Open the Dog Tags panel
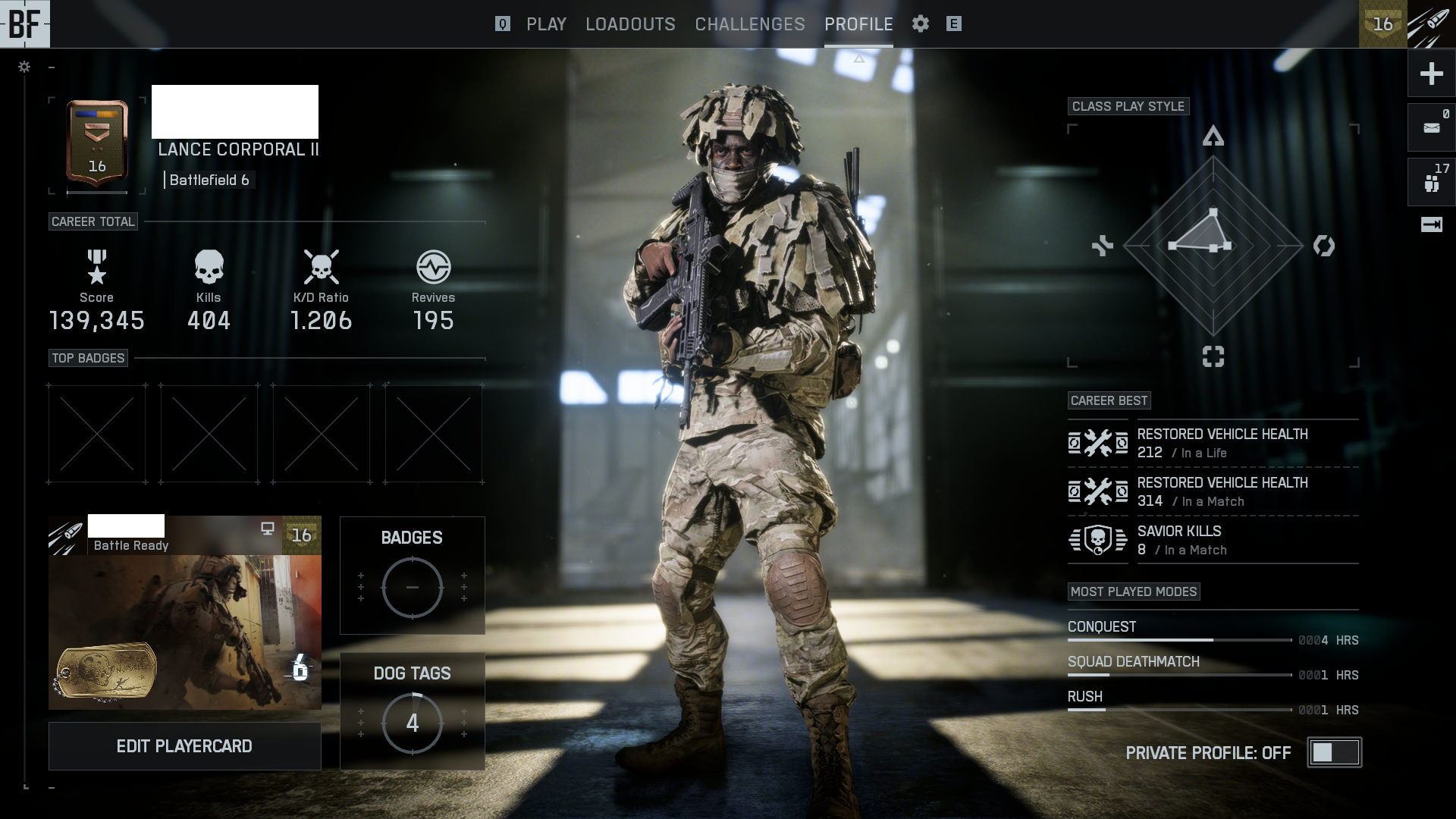This screenshot has width=1456, height=819. coord(412,711)
